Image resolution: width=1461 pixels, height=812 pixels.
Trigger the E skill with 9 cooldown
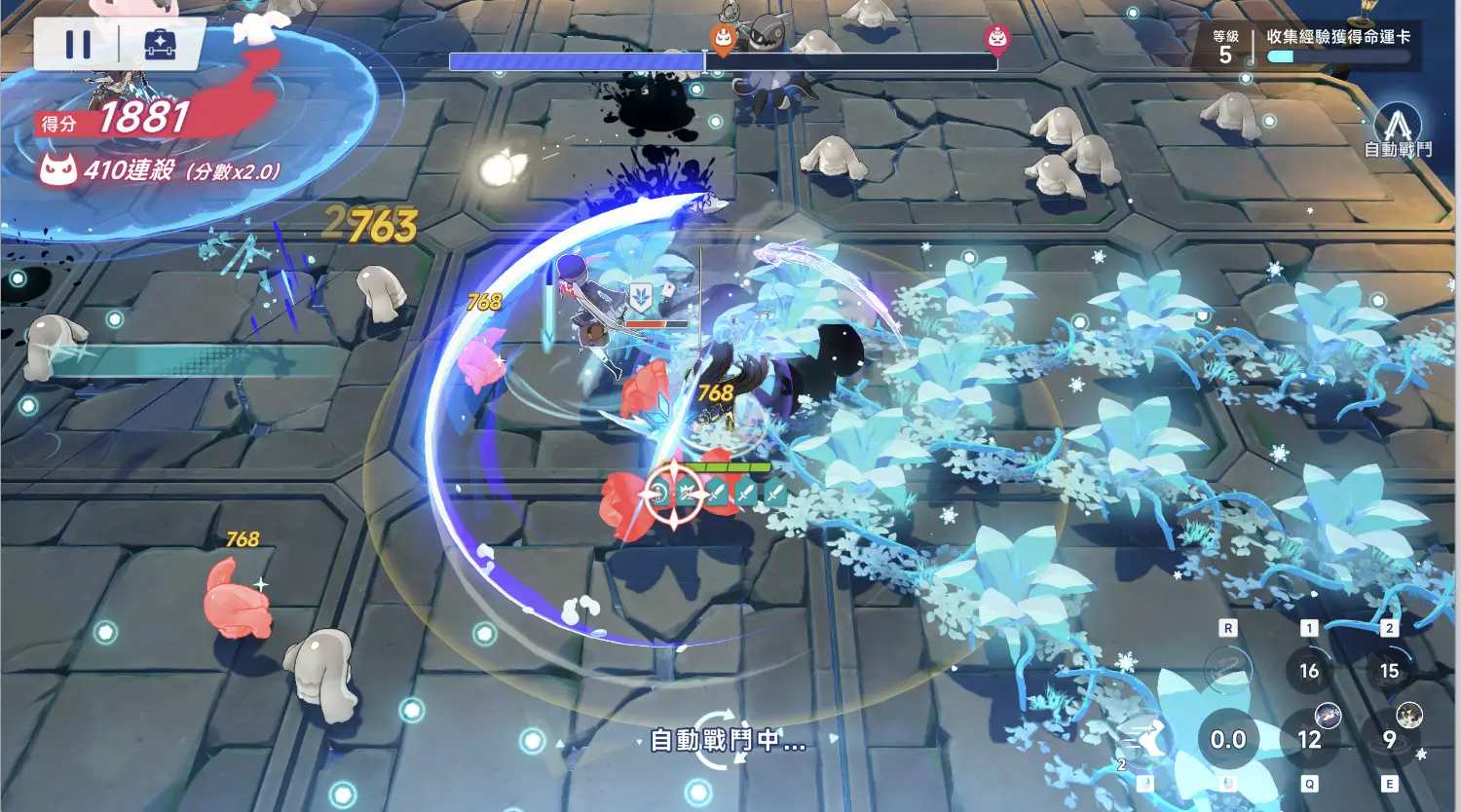click(1389, 740)
